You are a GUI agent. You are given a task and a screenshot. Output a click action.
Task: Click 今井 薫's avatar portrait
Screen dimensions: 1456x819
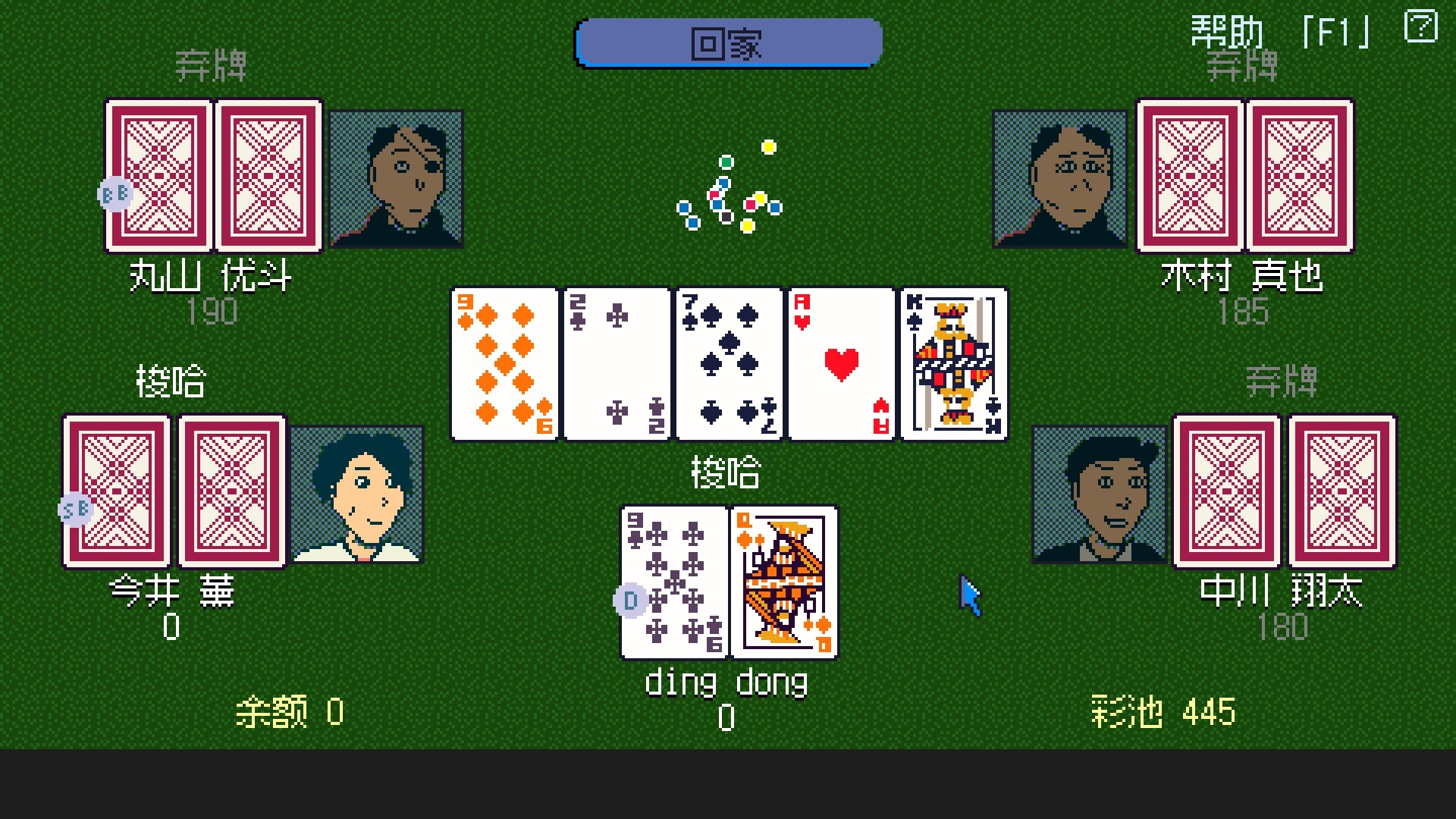tap(358, 494)
